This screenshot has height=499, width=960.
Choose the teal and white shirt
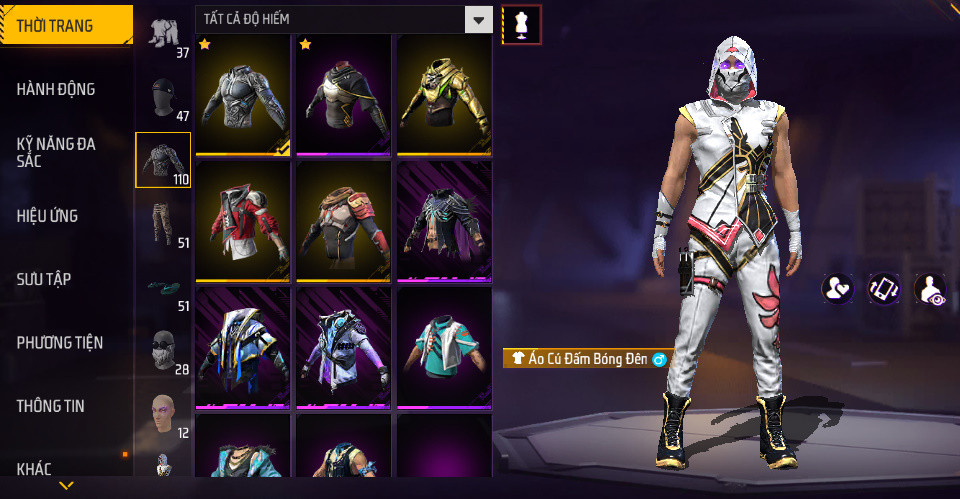coord(444,347)
